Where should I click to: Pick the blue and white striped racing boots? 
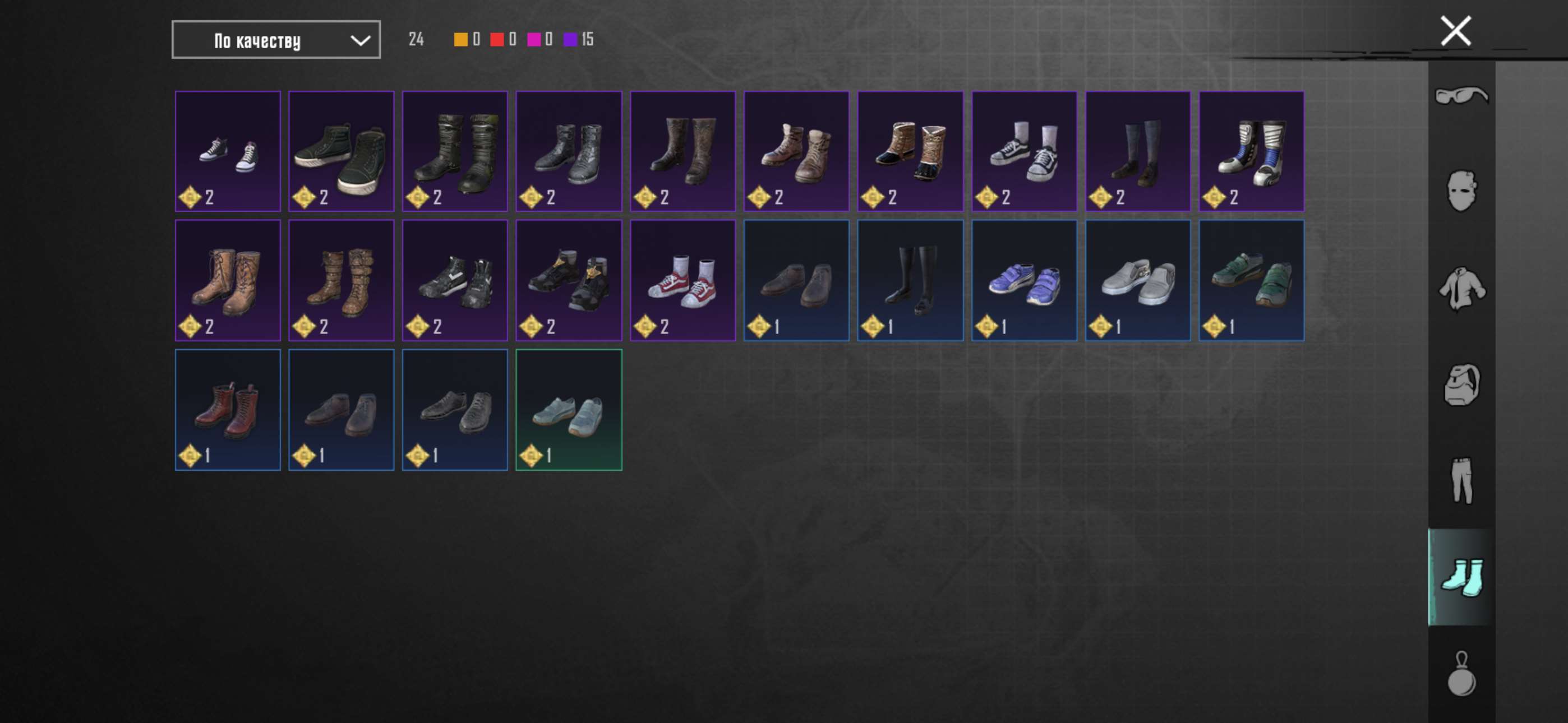point(1251,151)
